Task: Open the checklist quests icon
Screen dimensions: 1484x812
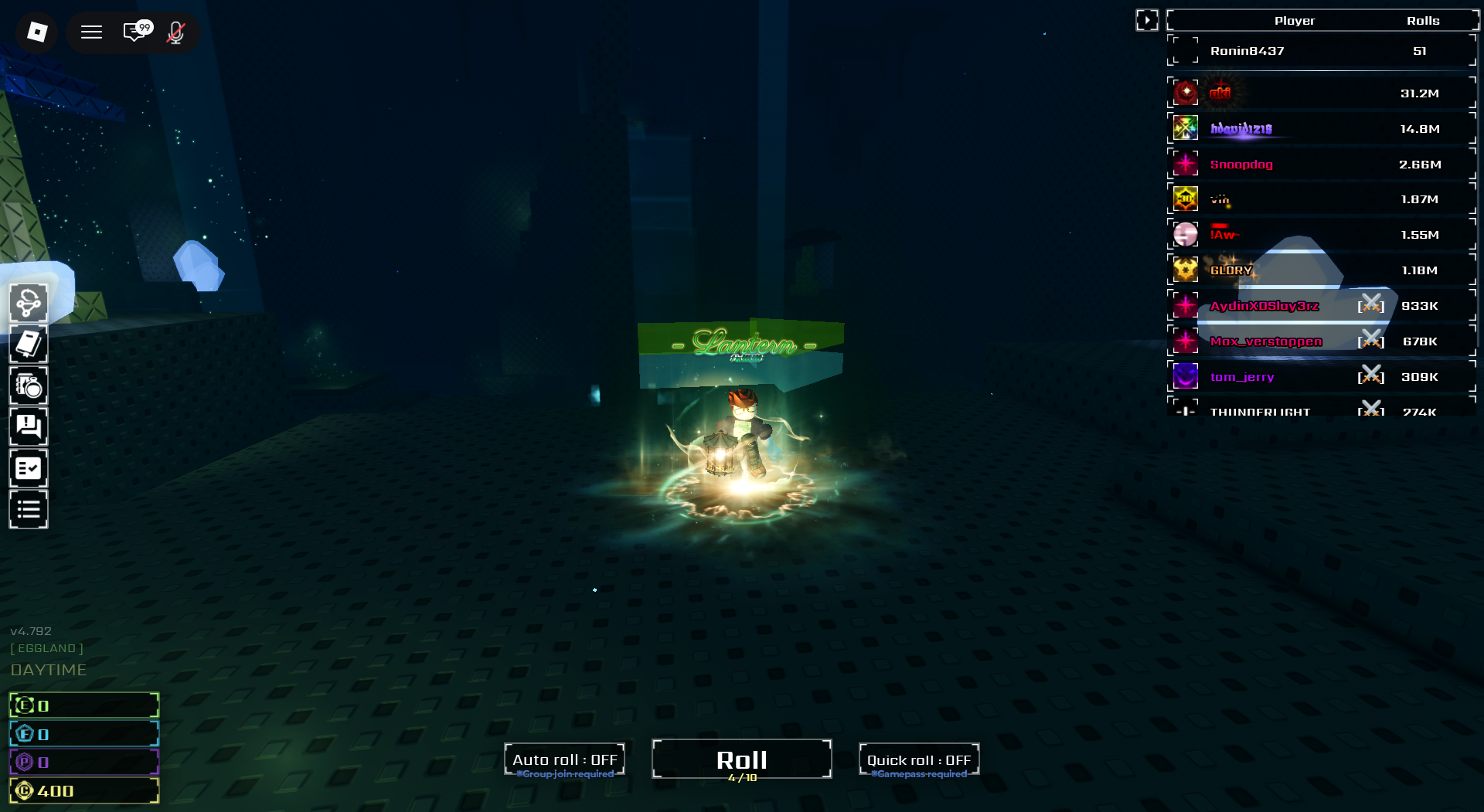Action: [x=29, y=469]
